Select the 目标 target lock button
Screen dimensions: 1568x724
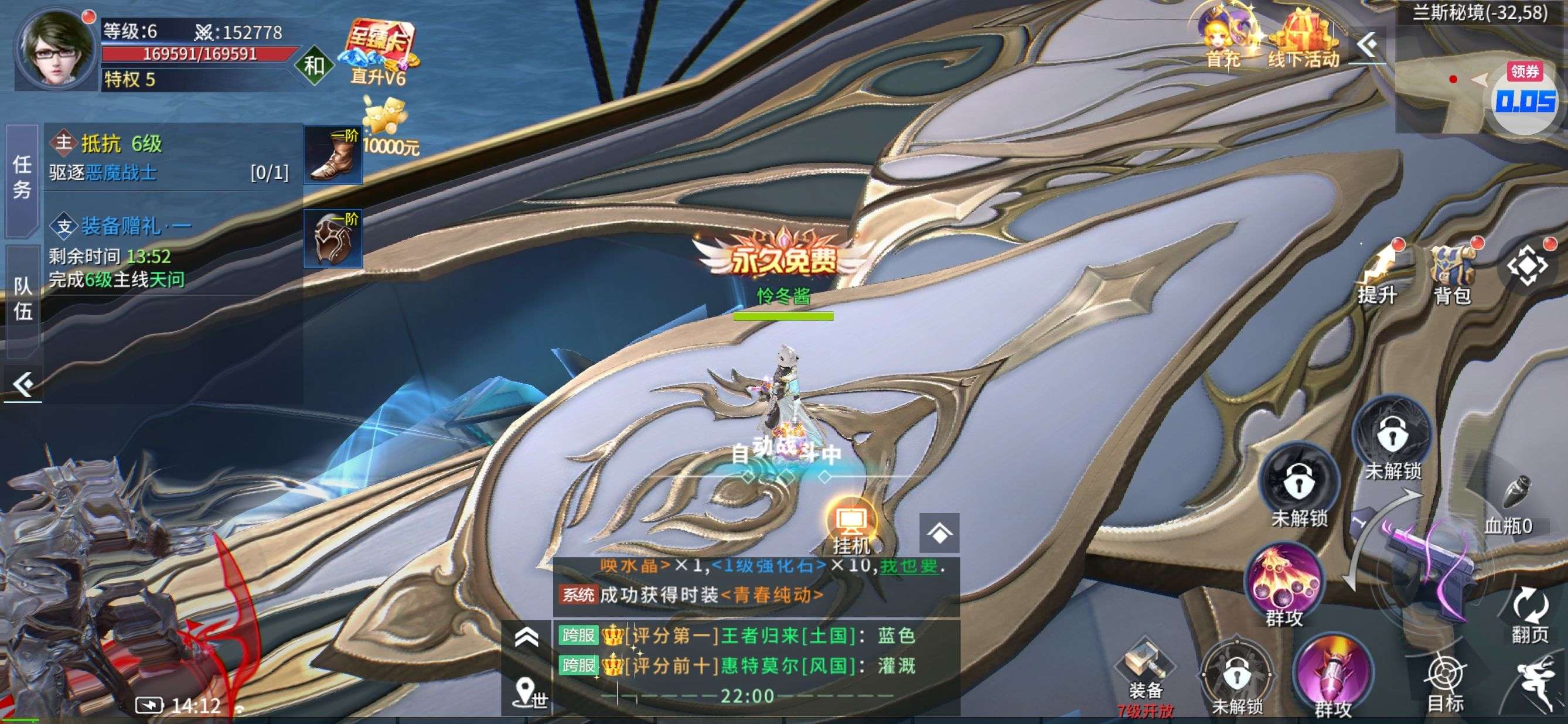1445,681
